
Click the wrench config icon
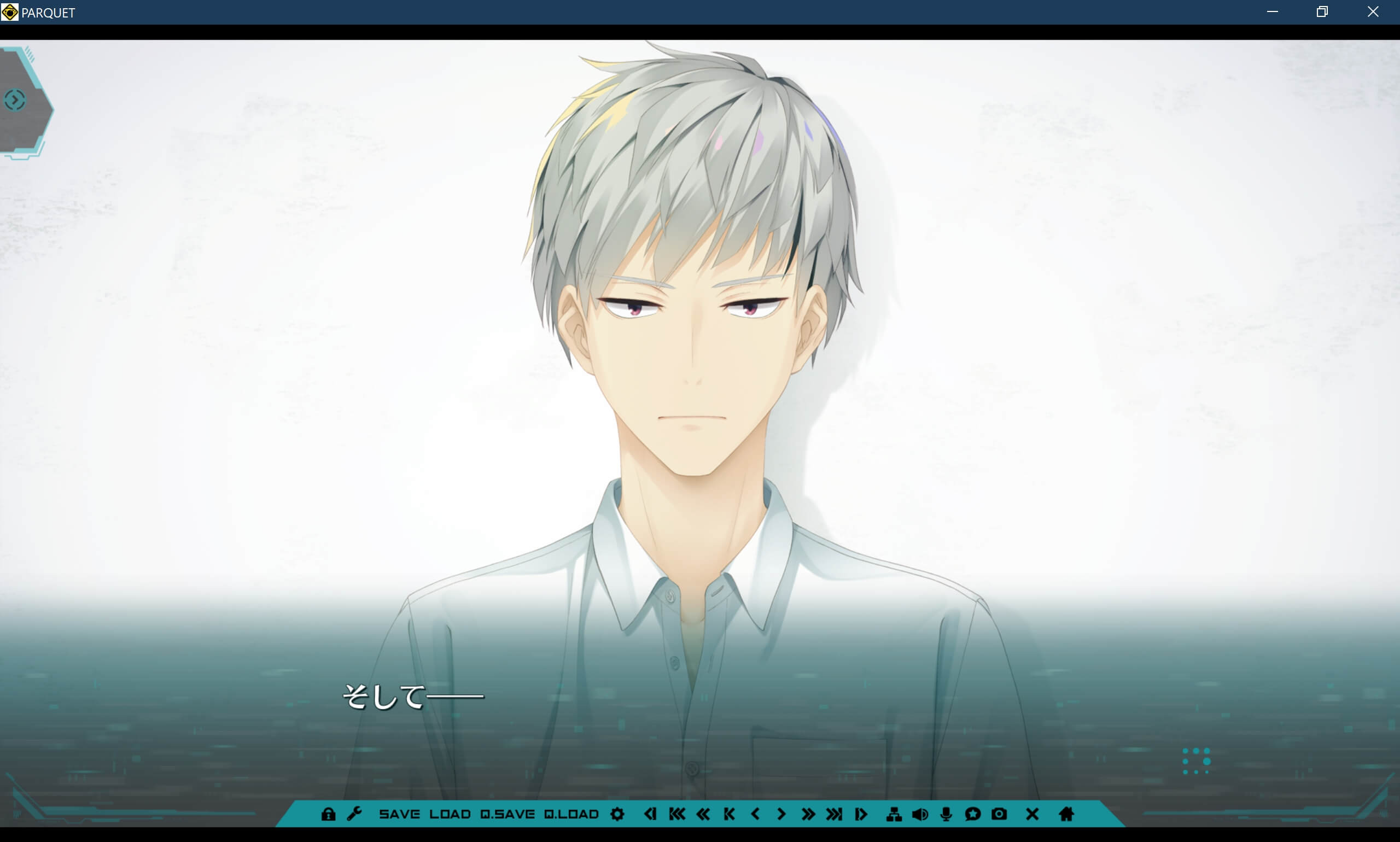point(355,815)
